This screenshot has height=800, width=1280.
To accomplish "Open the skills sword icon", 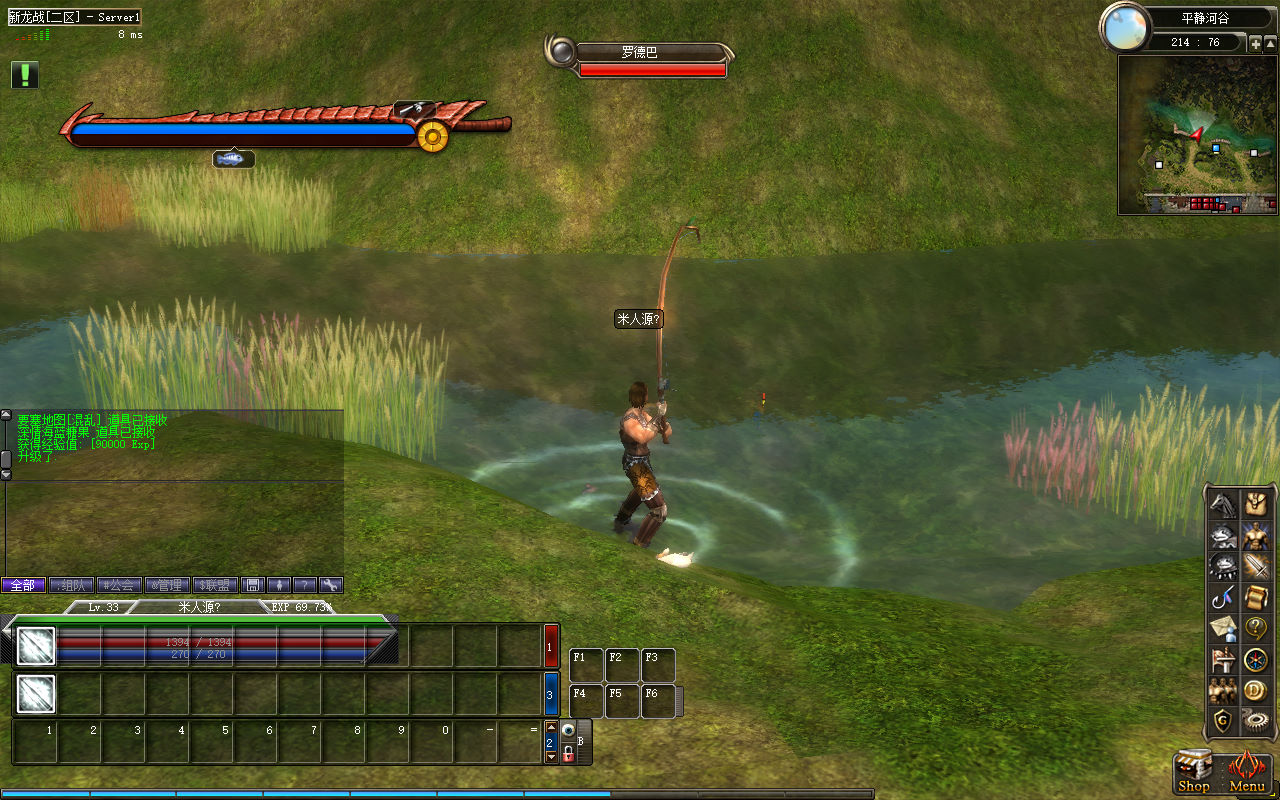I will (1256, 566).
